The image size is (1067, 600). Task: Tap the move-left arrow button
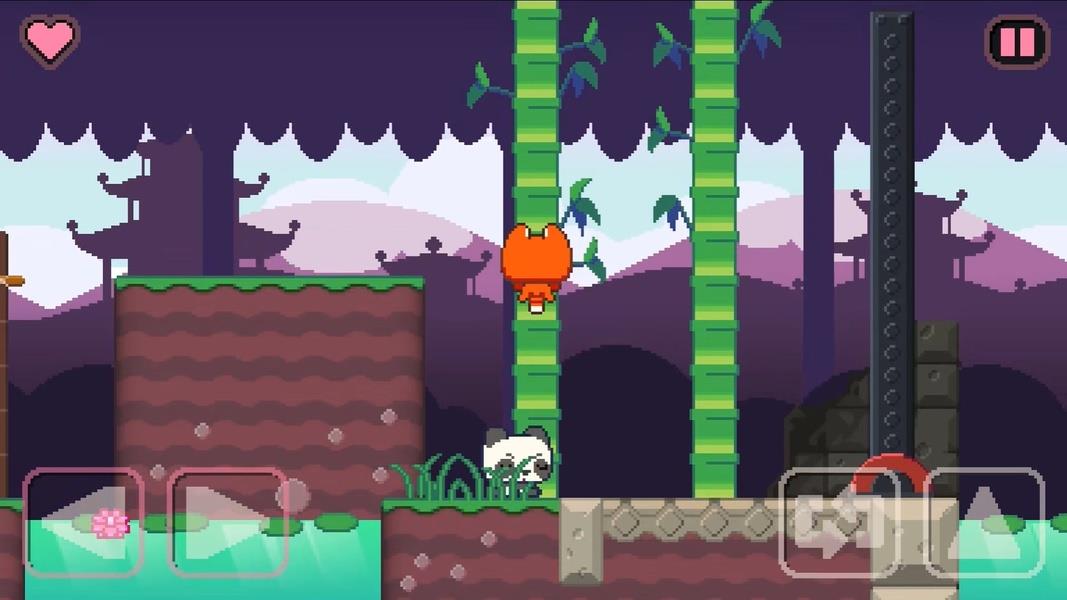(83, 523)
